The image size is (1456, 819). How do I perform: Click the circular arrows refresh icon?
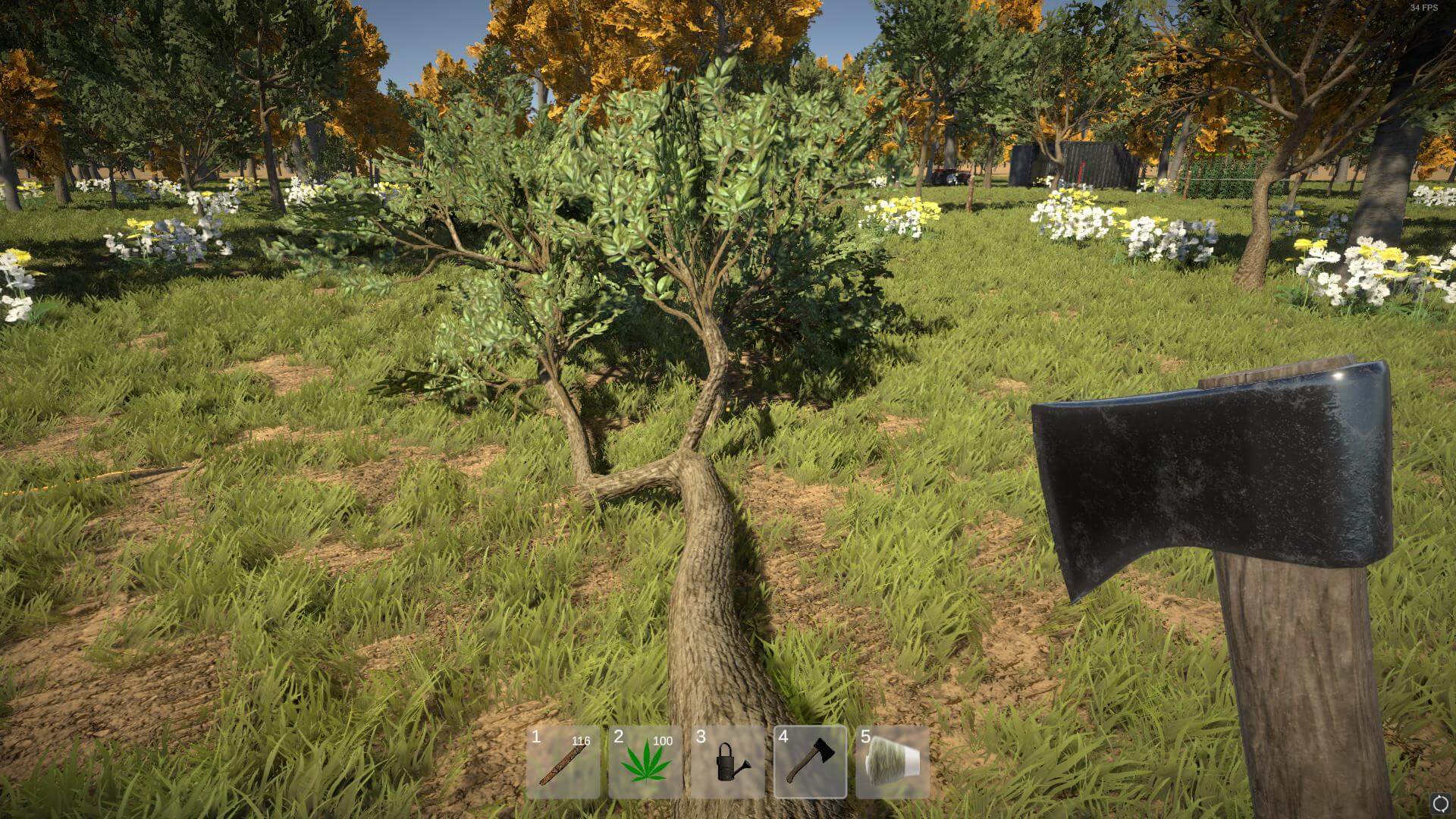point(1439,804)
